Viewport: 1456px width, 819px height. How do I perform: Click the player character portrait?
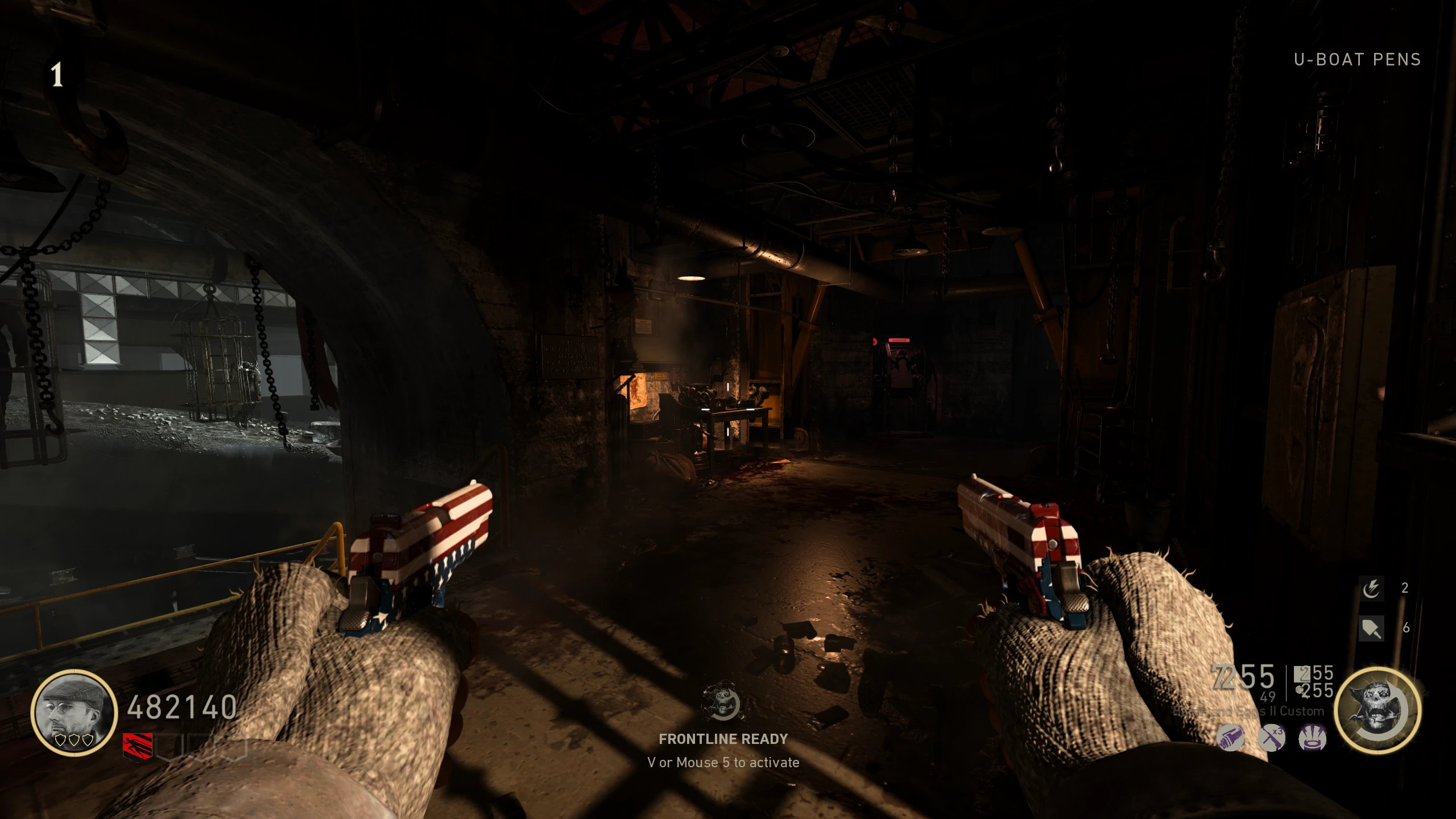(x=74, y=712)
